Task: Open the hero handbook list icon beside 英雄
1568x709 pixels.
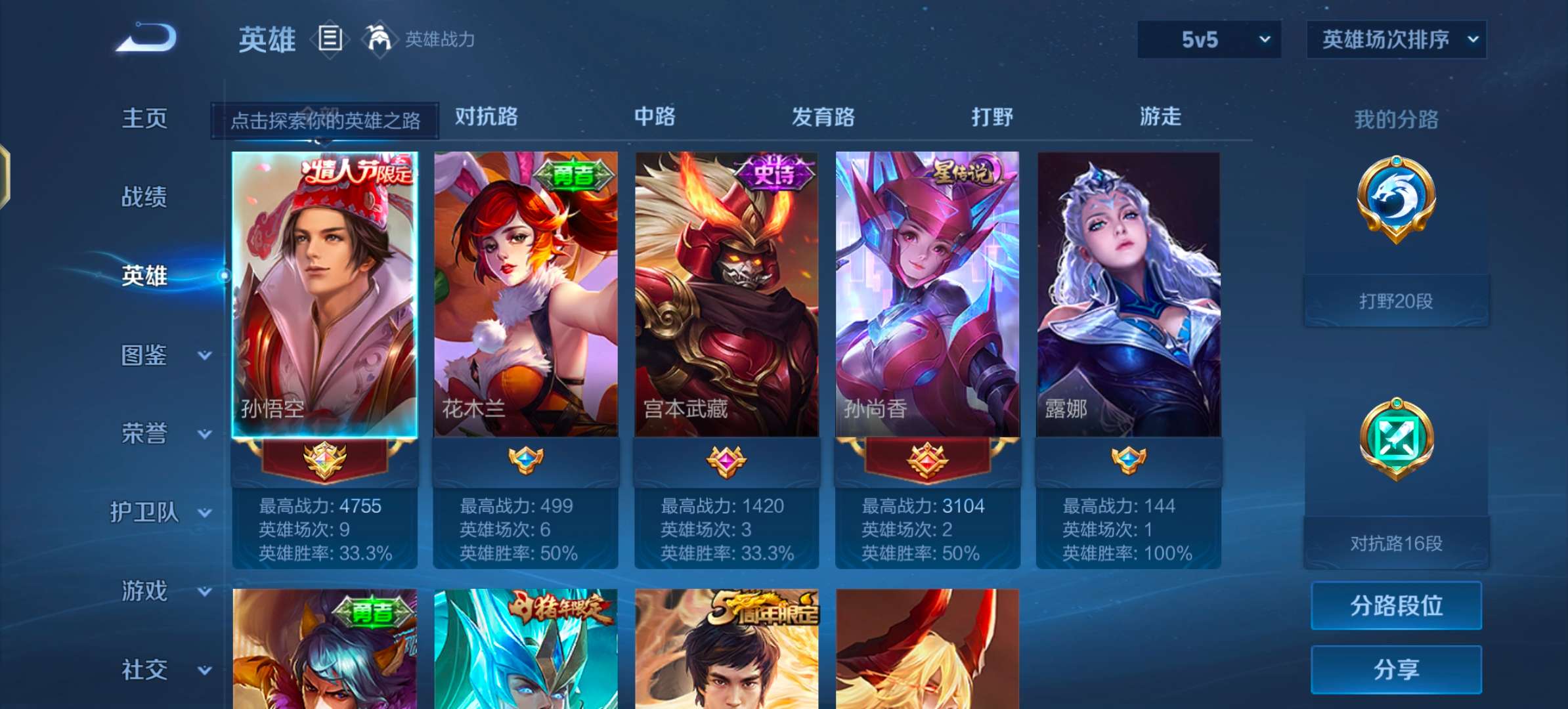Action: pos(328,39)
